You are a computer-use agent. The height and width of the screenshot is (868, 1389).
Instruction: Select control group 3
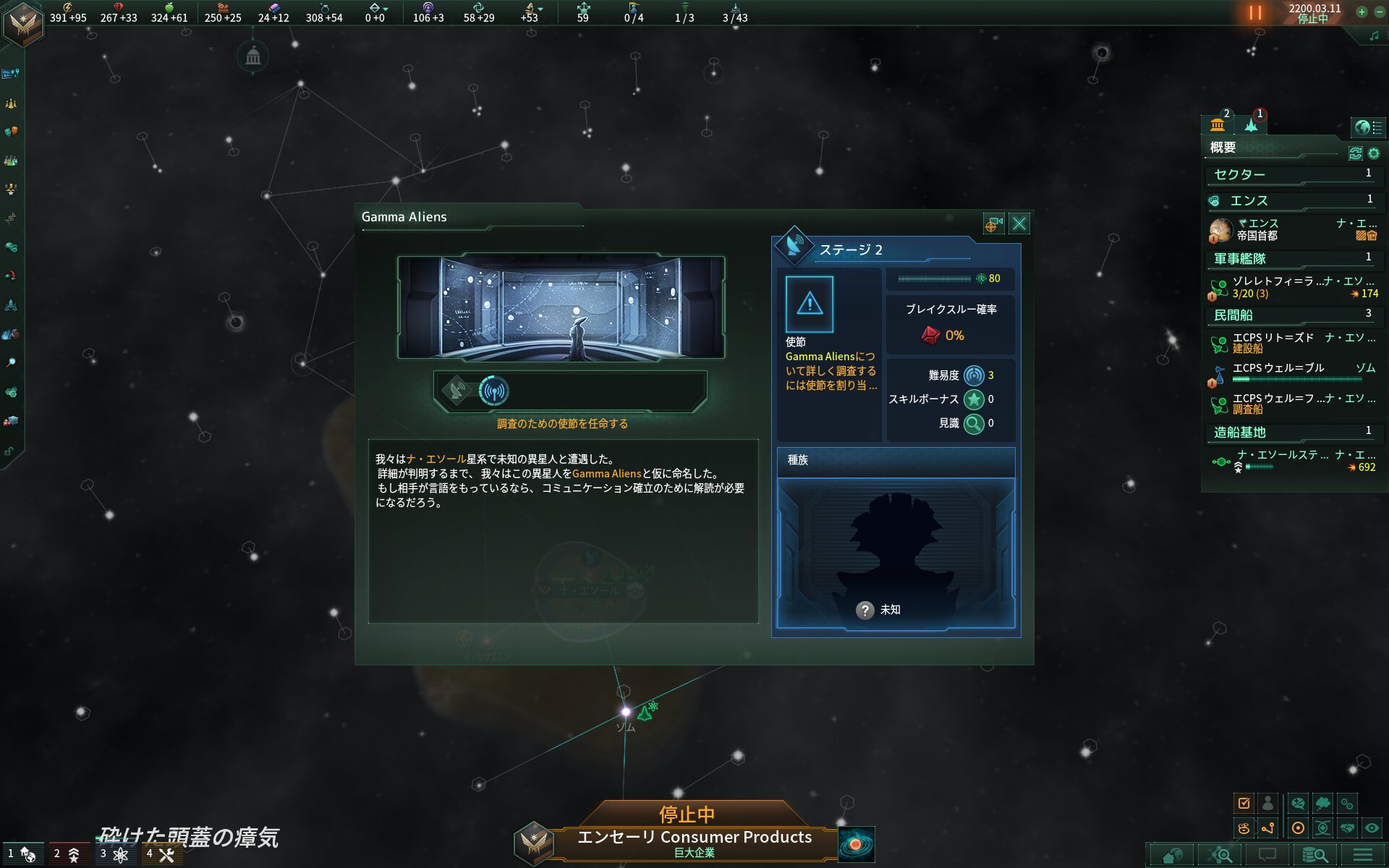115,854
